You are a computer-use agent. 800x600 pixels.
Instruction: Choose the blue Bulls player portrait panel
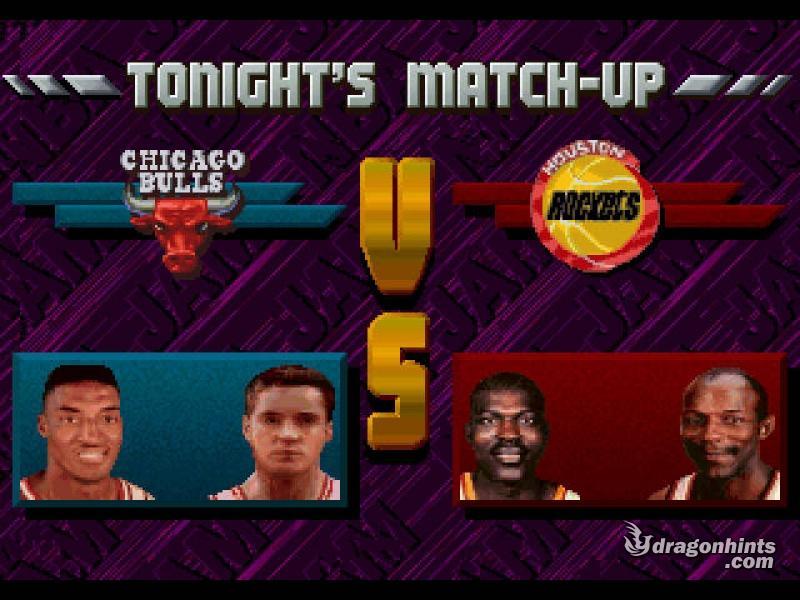180,427
